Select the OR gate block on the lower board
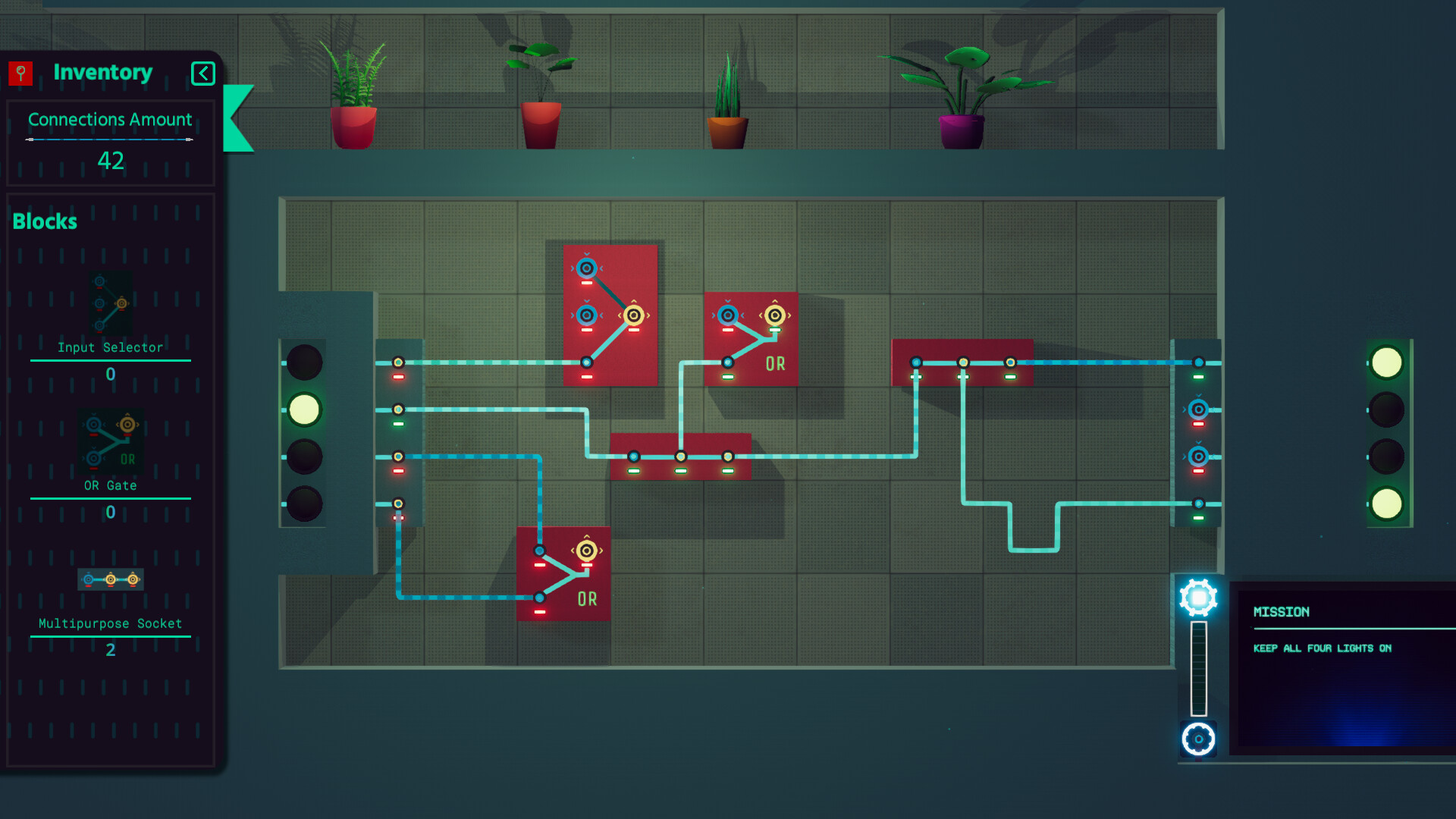Screen dimensions: 1456x819 pyautogui.click(x=563, y=575)
